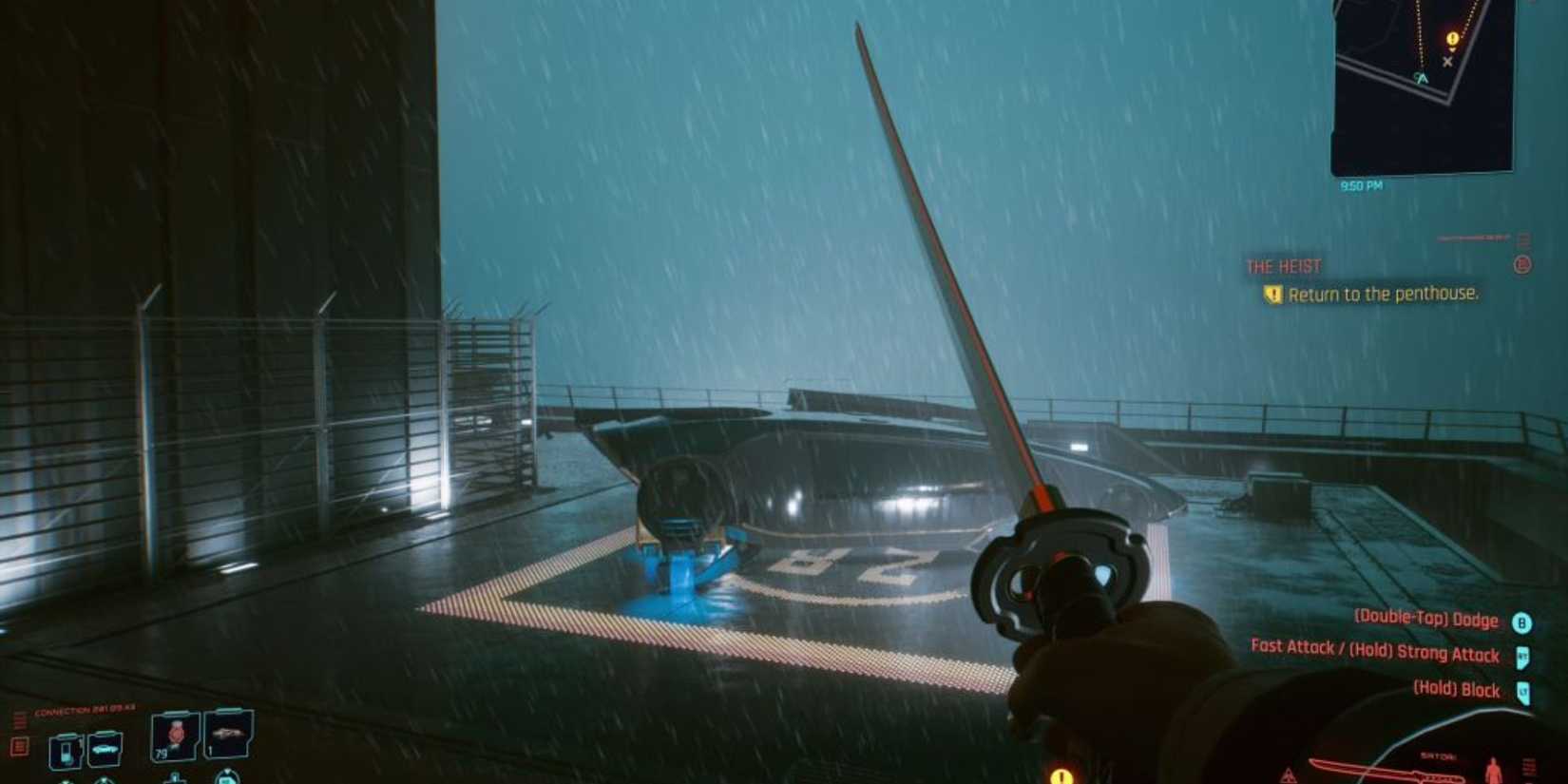Click the Return to the penthouse objective

pyautogui.click(x=1383, y=295)
